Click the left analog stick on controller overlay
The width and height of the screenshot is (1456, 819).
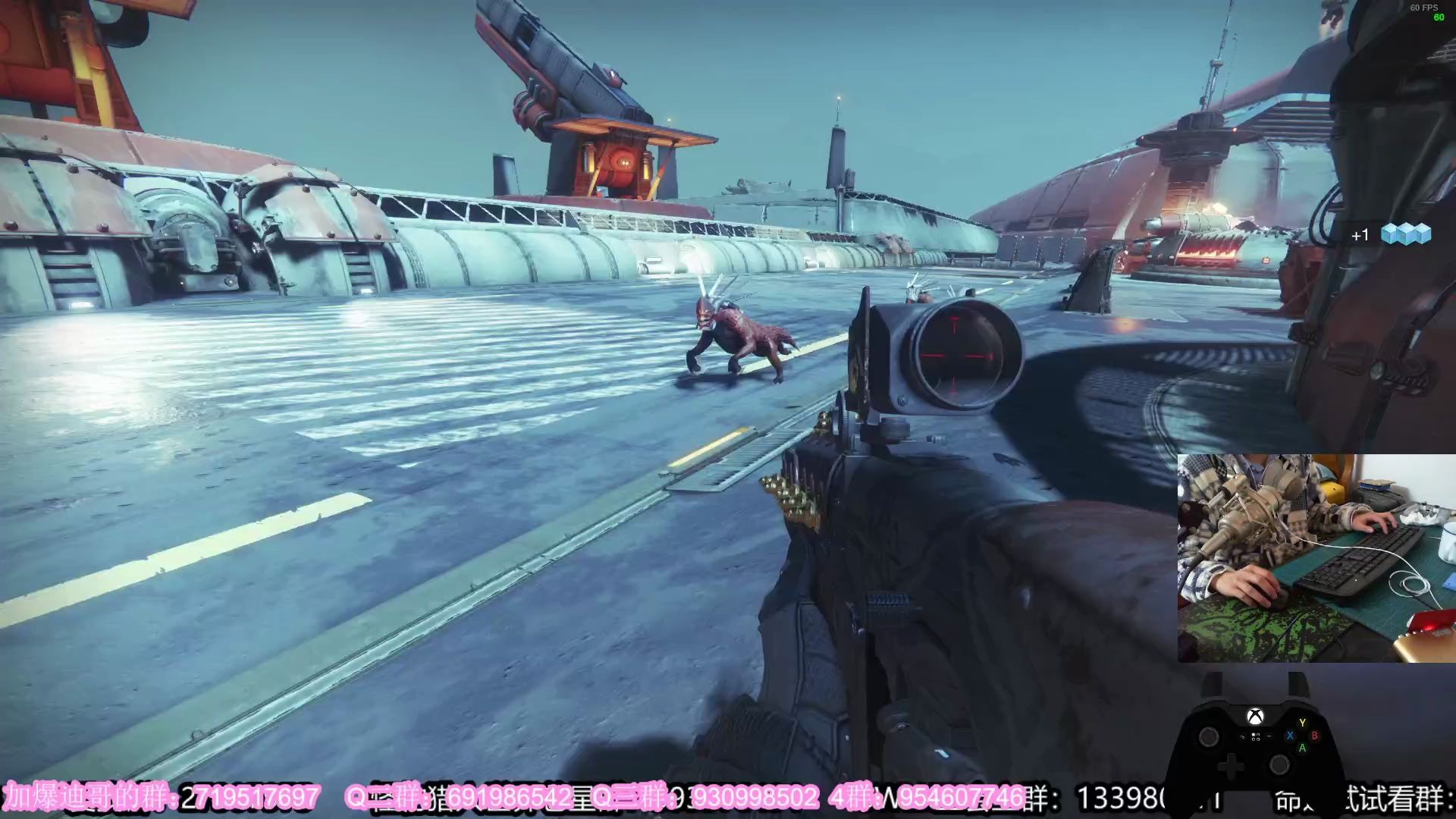[x=1209, y=738]
